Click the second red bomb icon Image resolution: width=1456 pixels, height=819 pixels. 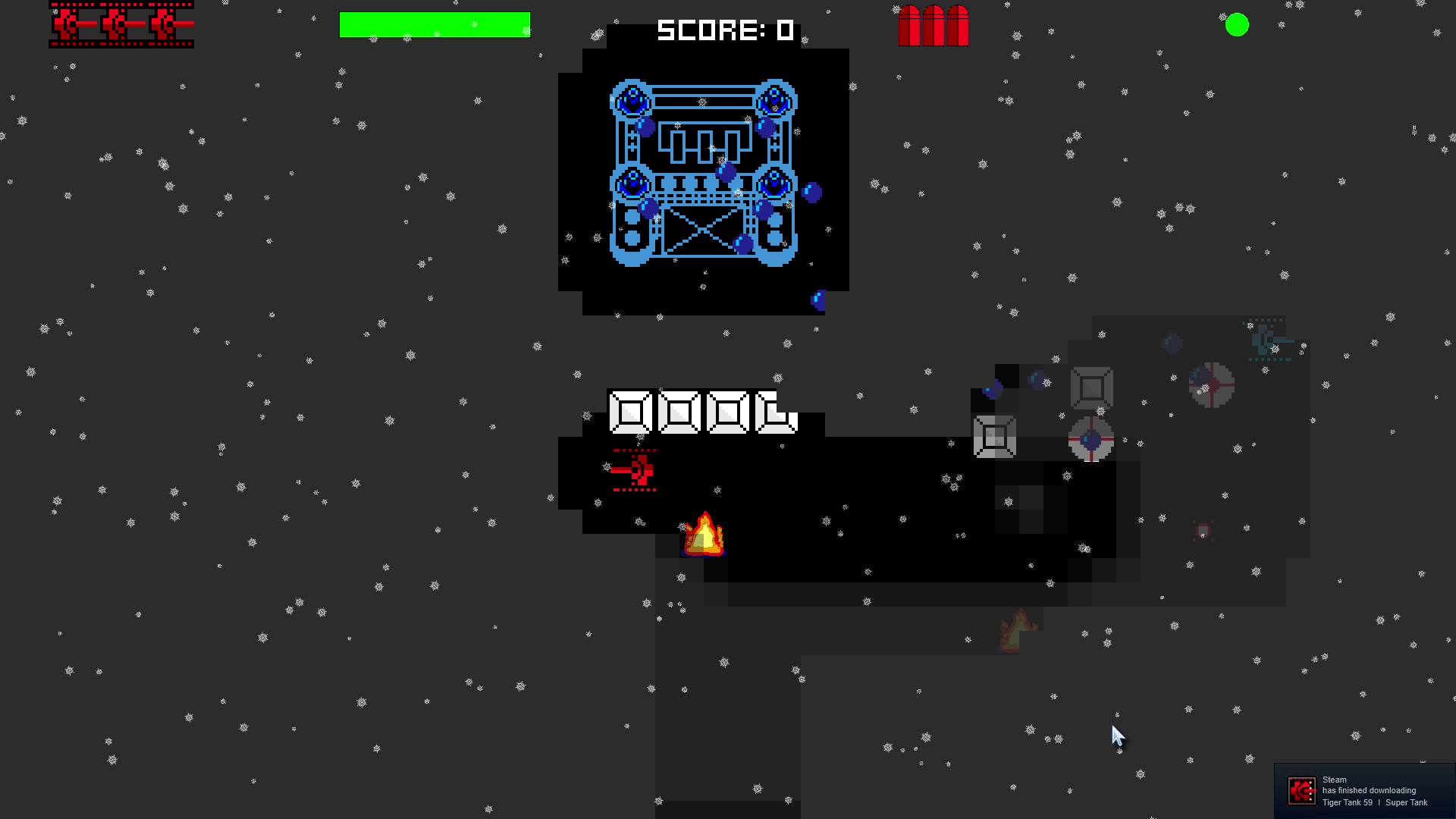[x=932, y=27]
